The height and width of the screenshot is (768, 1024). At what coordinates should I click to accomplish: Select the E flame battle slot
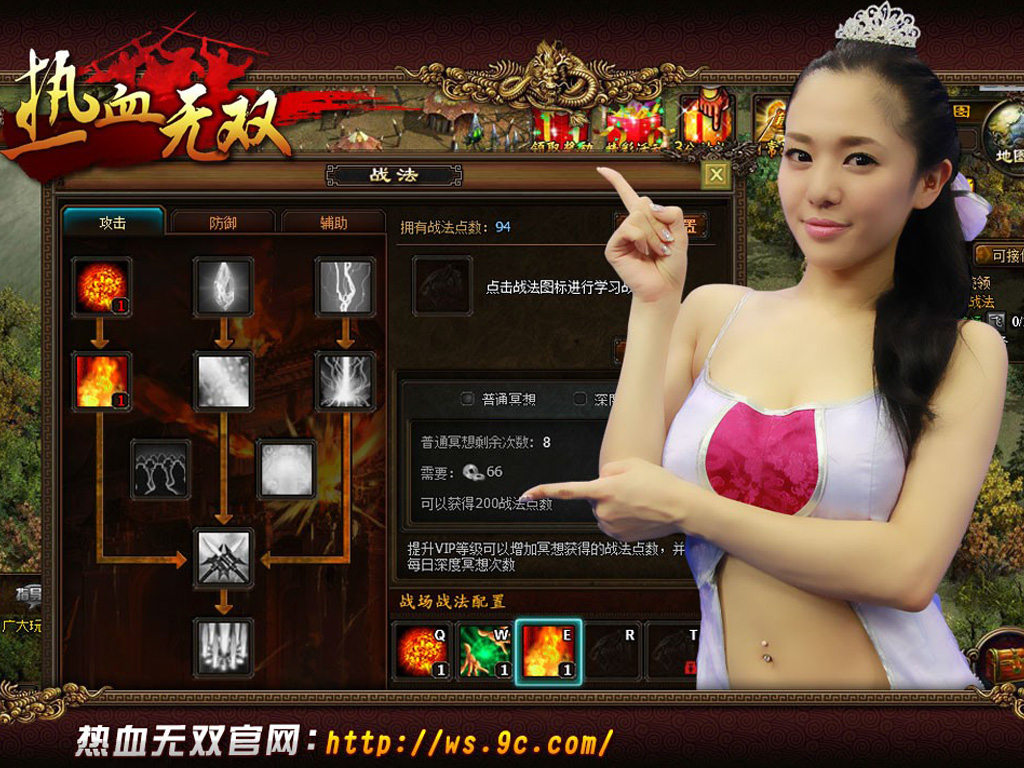pos(548,651)
